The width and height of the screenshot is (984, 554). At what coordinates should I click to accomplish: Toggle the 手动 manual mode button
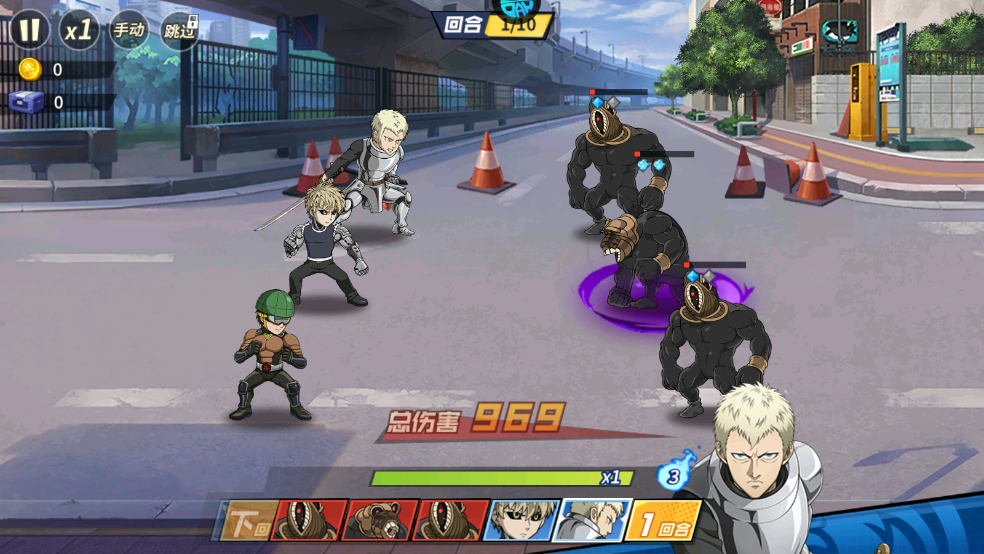tap(129, 30)
